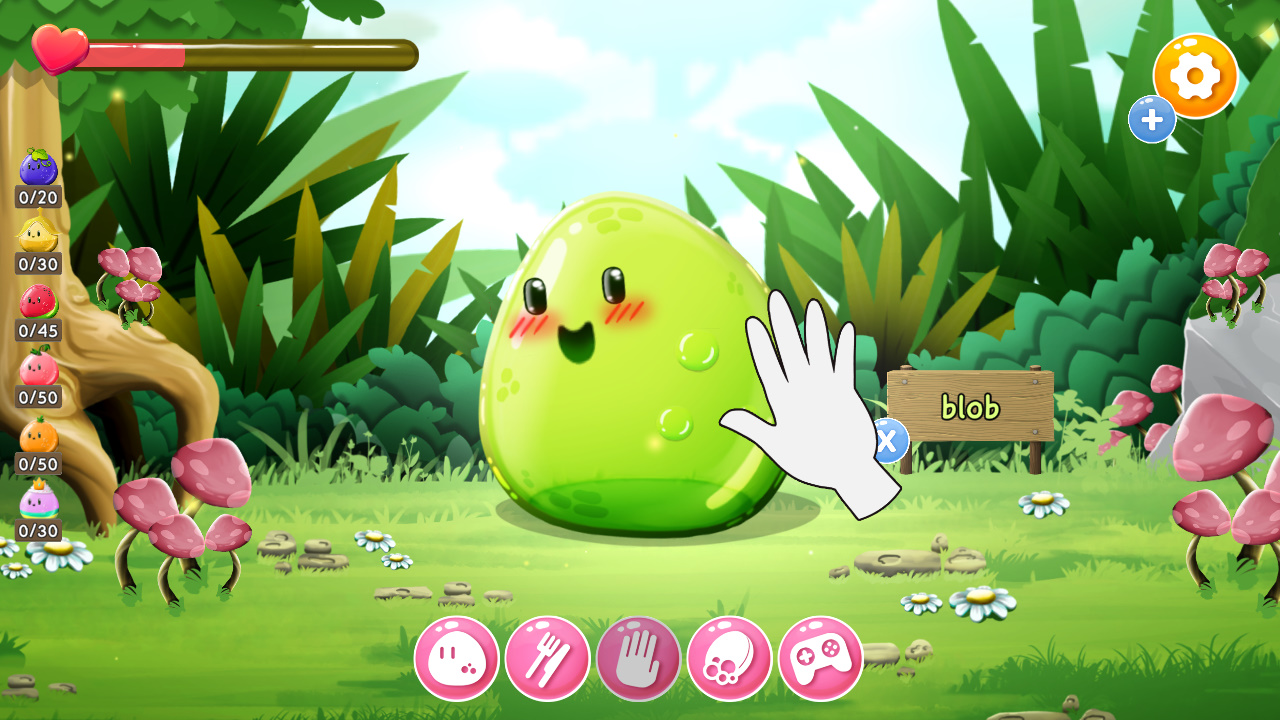Open the settings gear

tap(1196, 73)
